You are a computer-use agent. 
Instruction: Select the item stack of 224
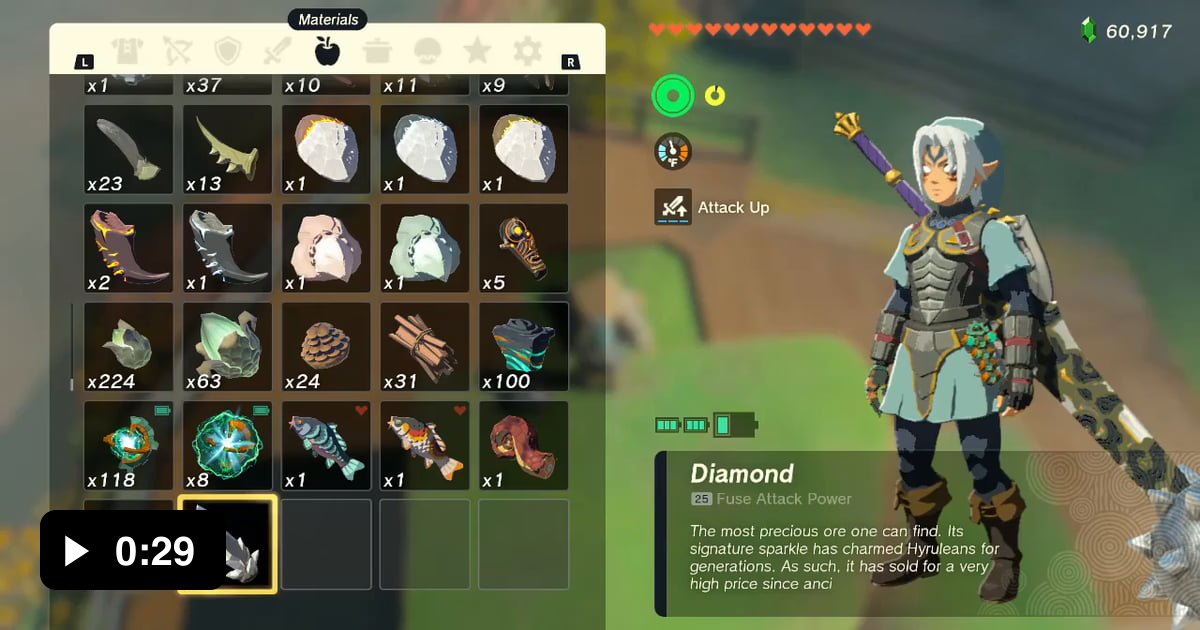128,347
